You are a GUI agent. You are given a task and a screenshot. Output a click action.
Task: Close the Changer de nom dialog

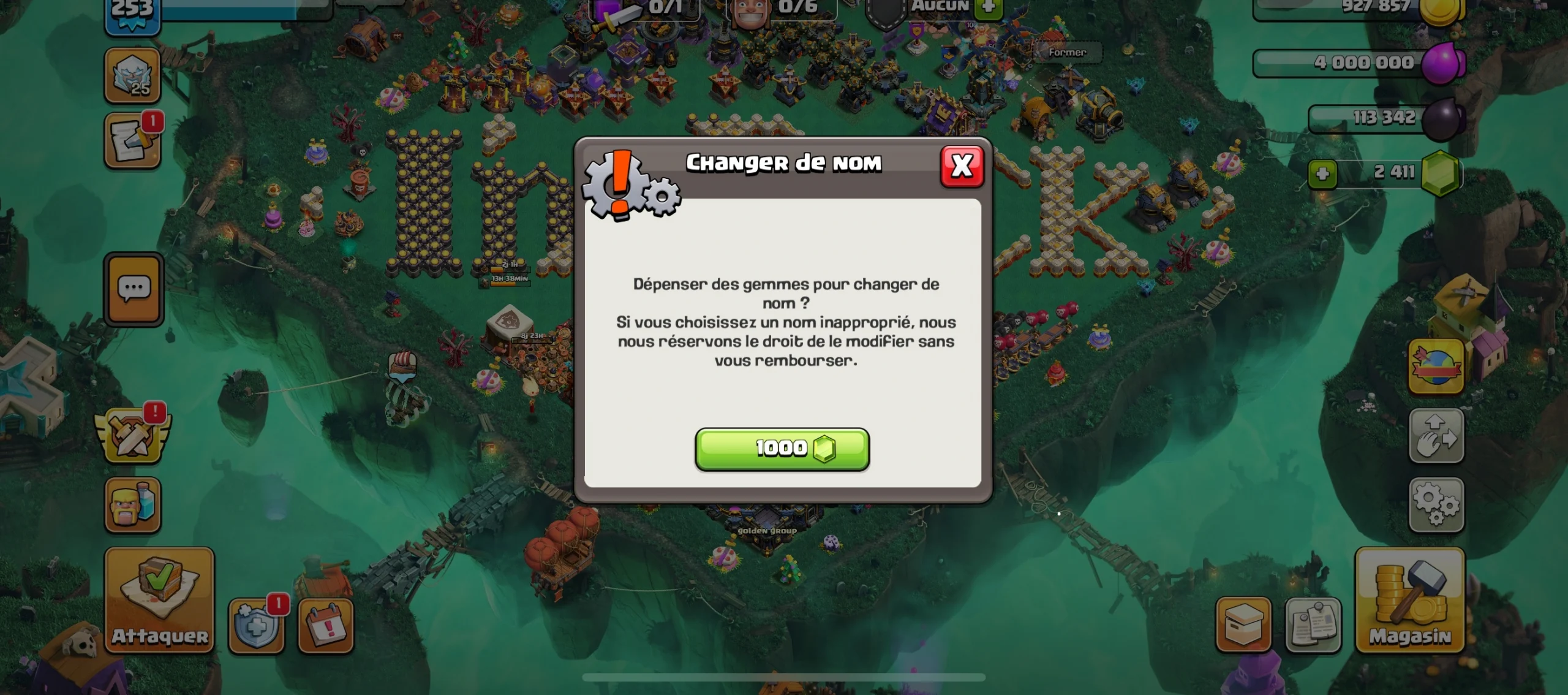pyautogui.click(x=962, y=165)
